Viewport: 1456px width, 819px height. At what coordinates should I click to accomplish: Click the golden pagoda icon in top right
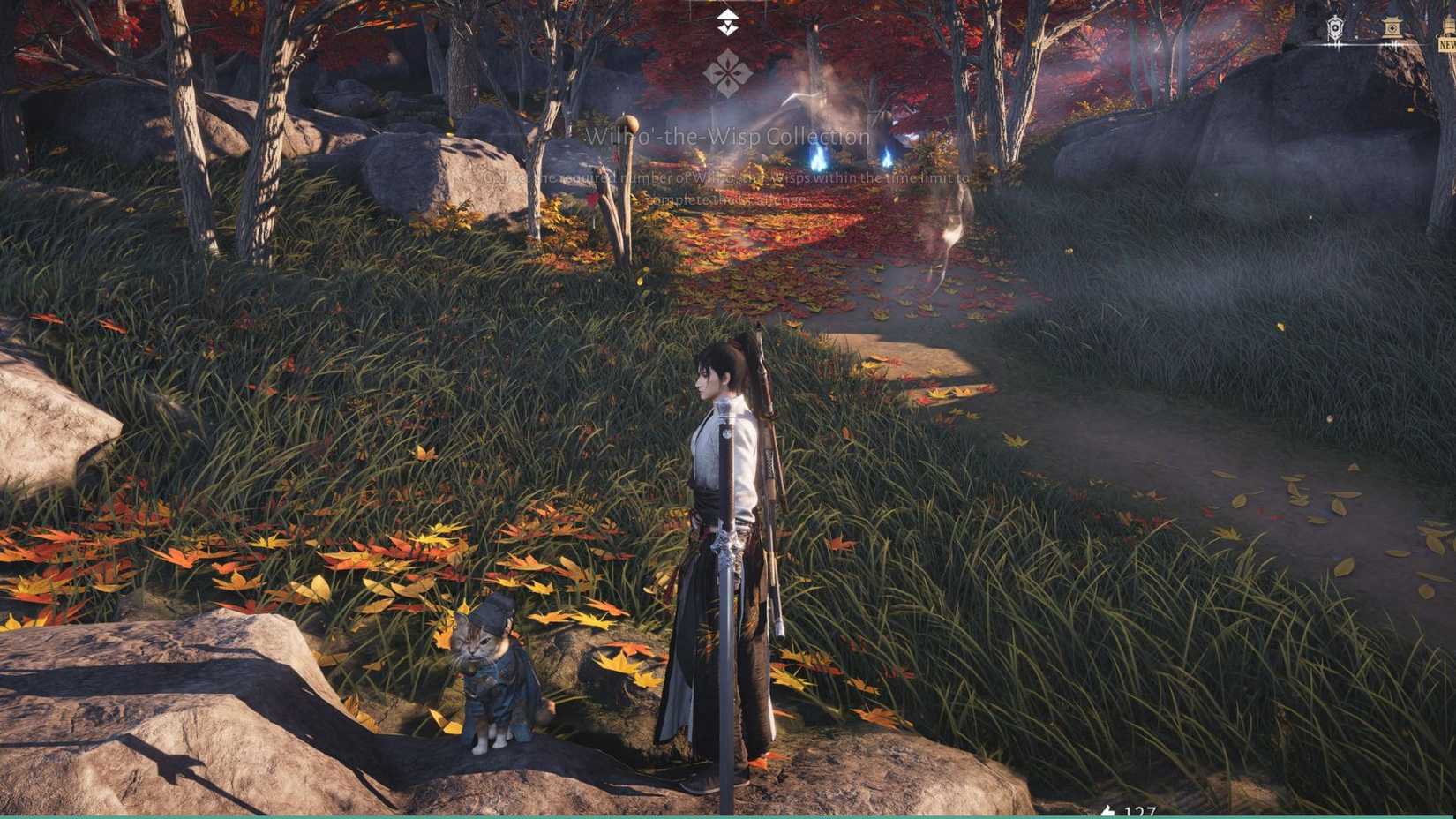pos(1392,26)
